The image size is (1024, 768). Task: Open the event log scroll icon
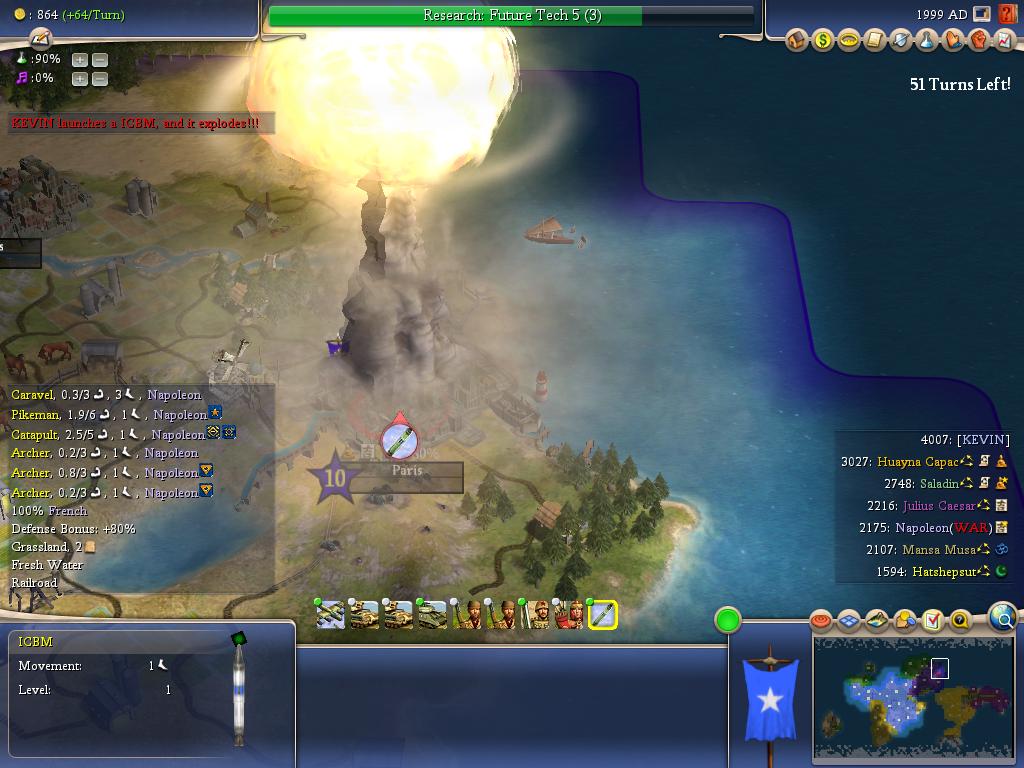(x=40, y=39)
